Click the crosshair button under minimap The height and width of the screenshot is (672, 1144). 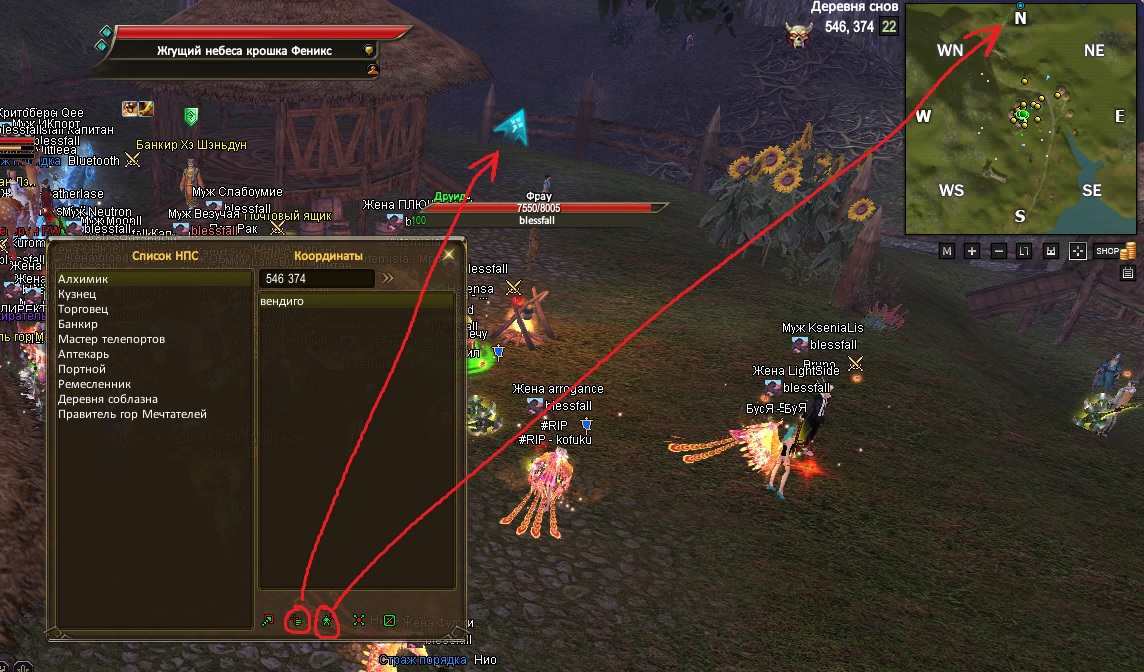coord(1077,251)
